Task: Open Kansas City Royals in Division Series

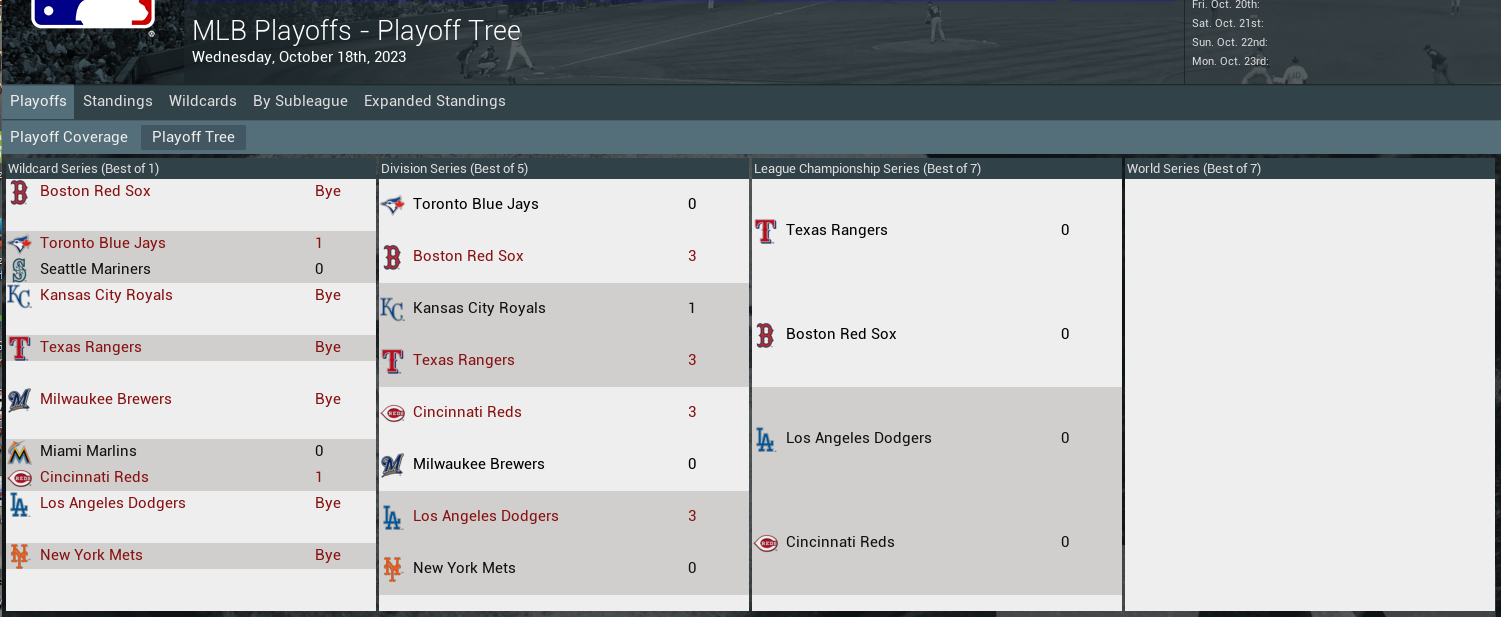Action: point(479,308)
